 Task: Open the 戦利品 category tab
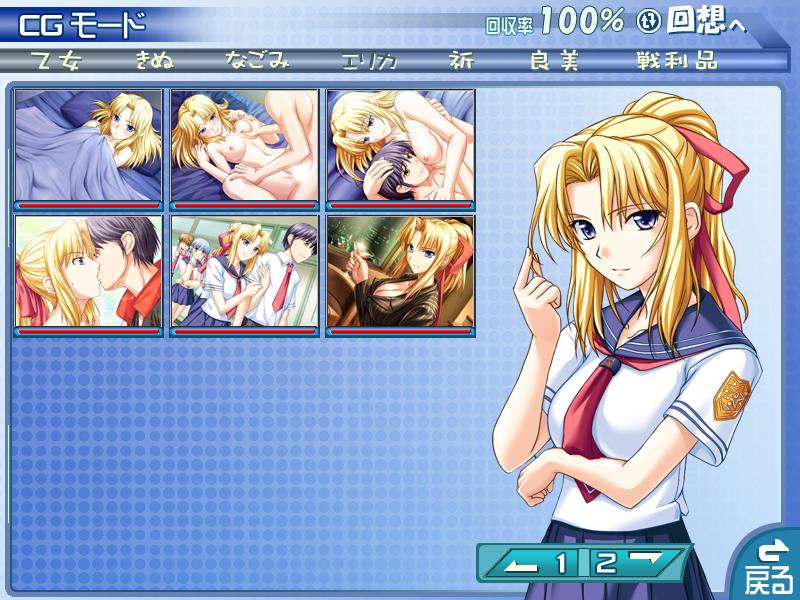coord(676,60)
